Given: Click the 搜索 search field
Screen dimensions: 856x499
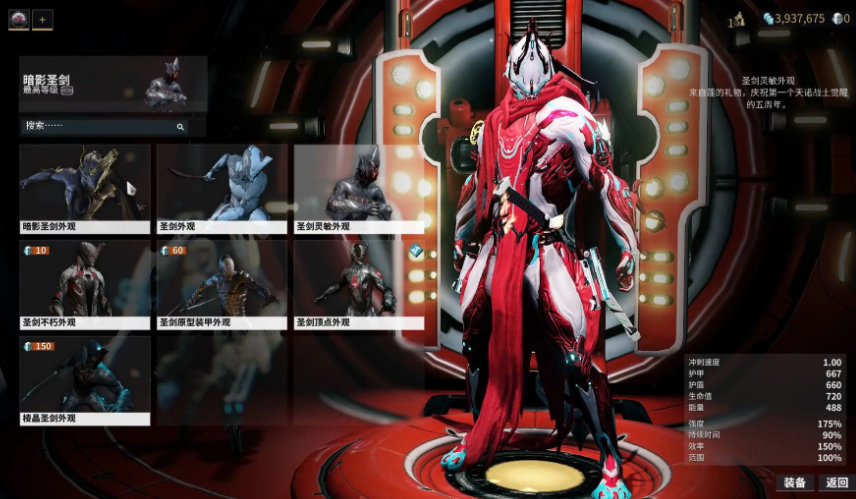Looking at the screenshot, I should 100,127.
